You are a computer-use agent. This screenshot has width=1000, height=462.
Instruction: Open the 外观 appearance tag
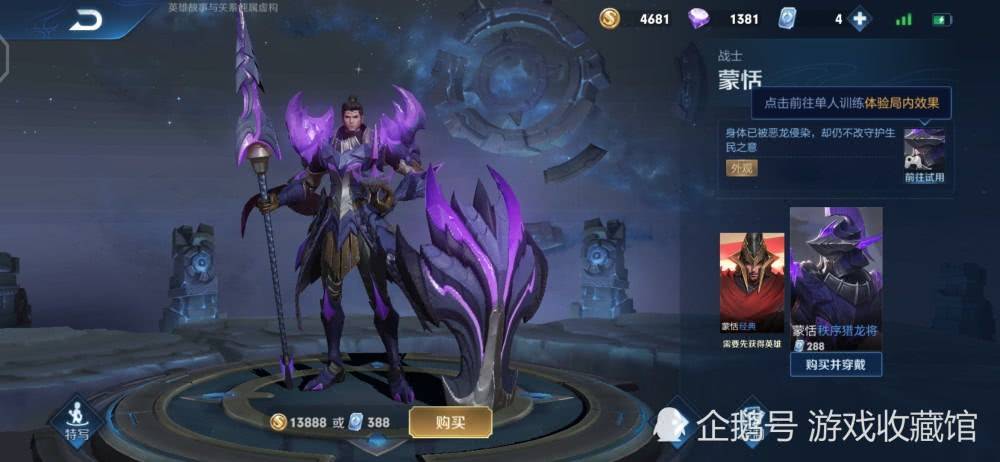coord(742,168)
